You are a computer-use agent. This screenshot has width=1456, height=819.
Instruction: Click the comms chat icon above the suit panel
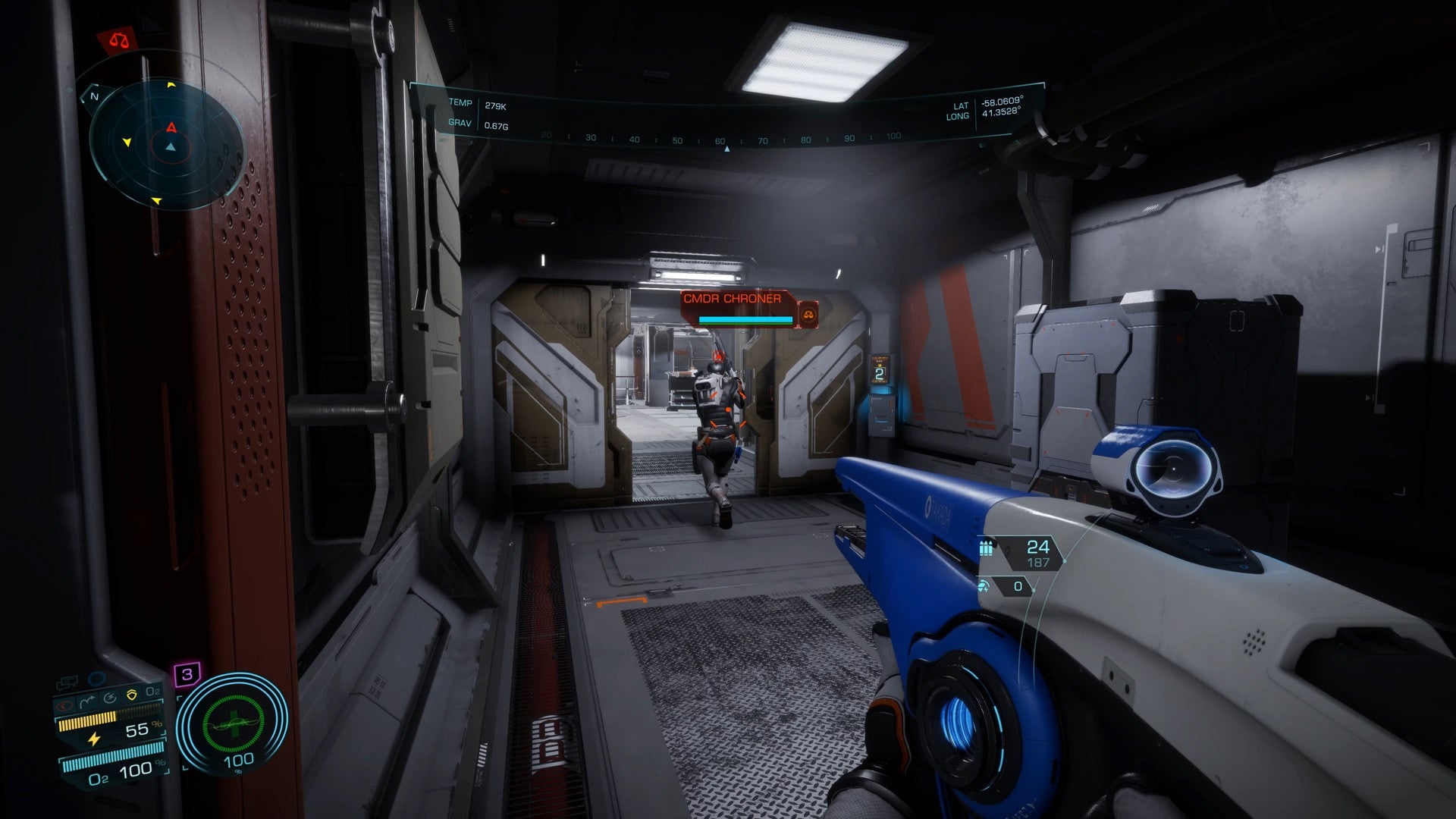click(67, 681)
